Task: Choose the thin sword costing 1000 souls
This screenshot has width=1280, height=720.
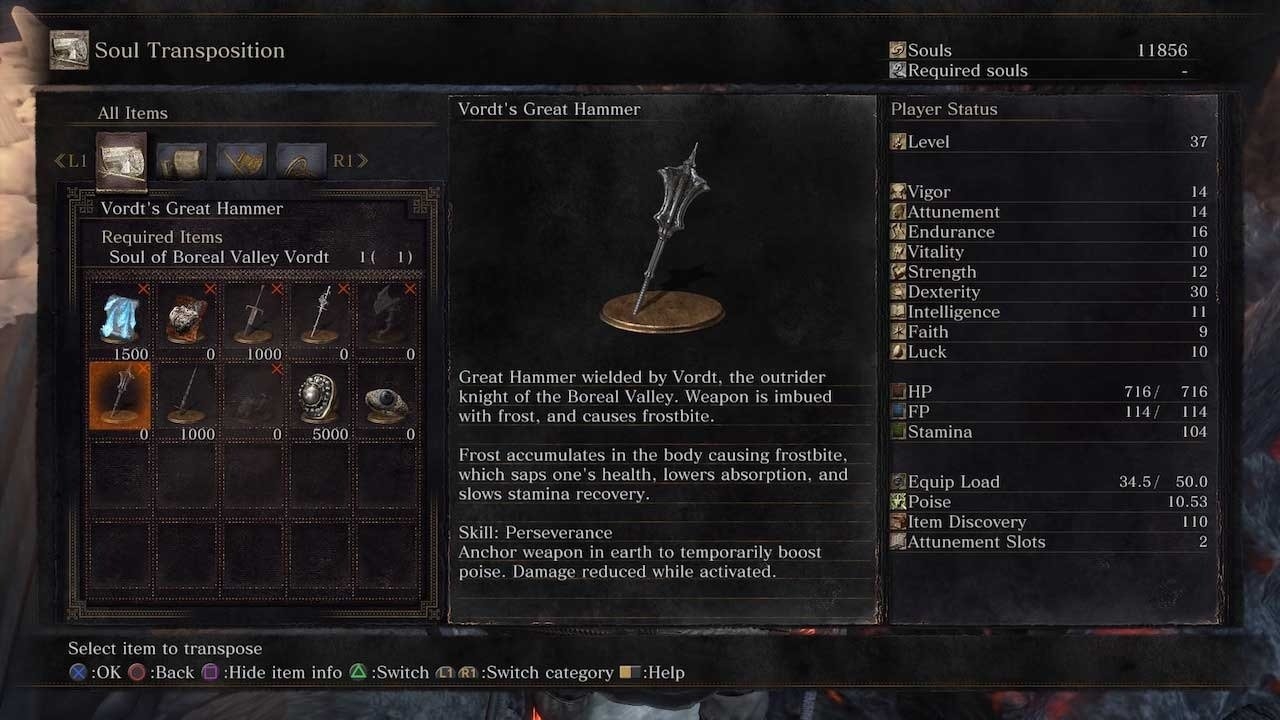Action: tap(187, 395)
